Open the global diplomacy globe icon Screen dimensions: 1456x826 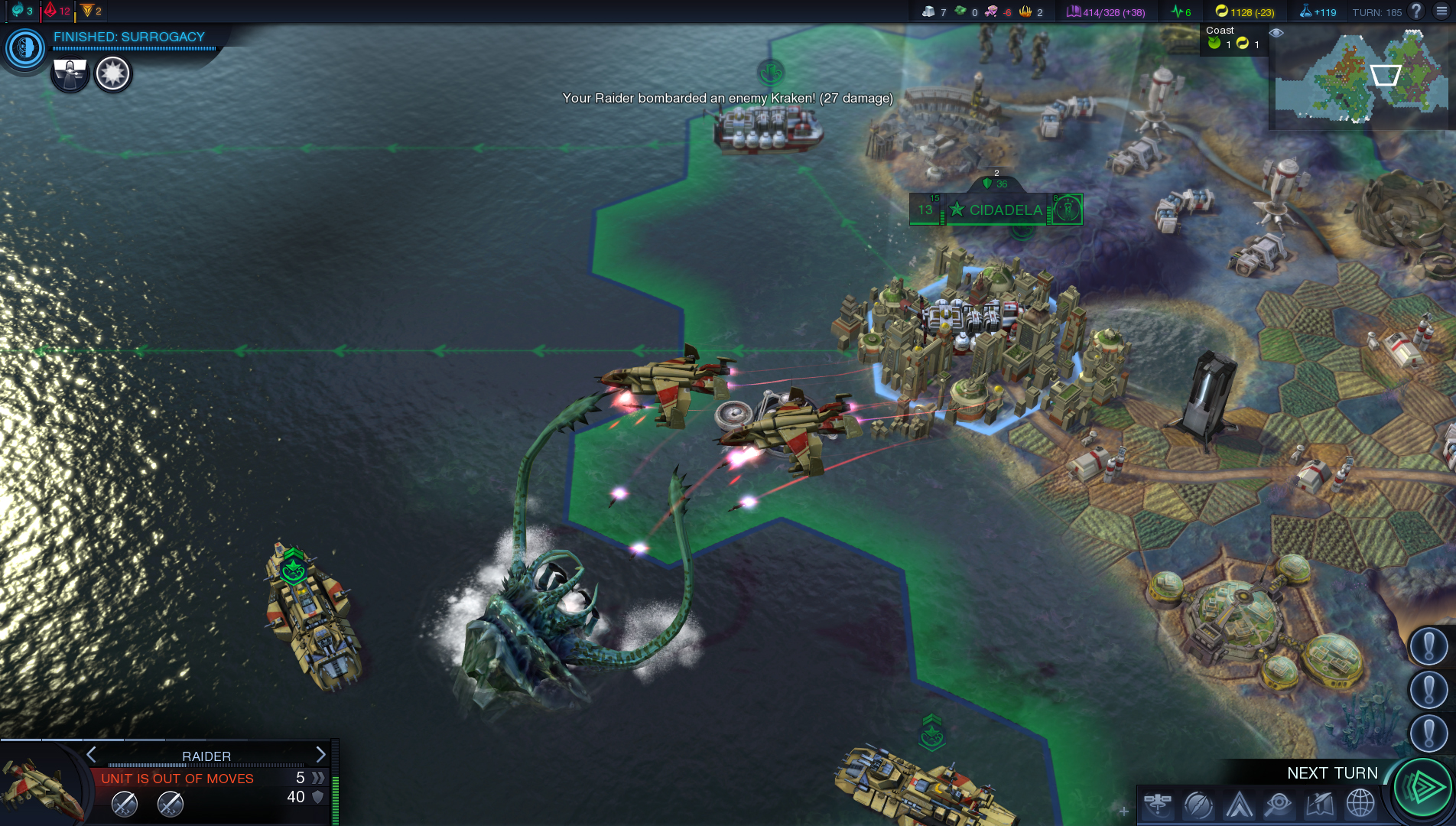(1360, 805)
